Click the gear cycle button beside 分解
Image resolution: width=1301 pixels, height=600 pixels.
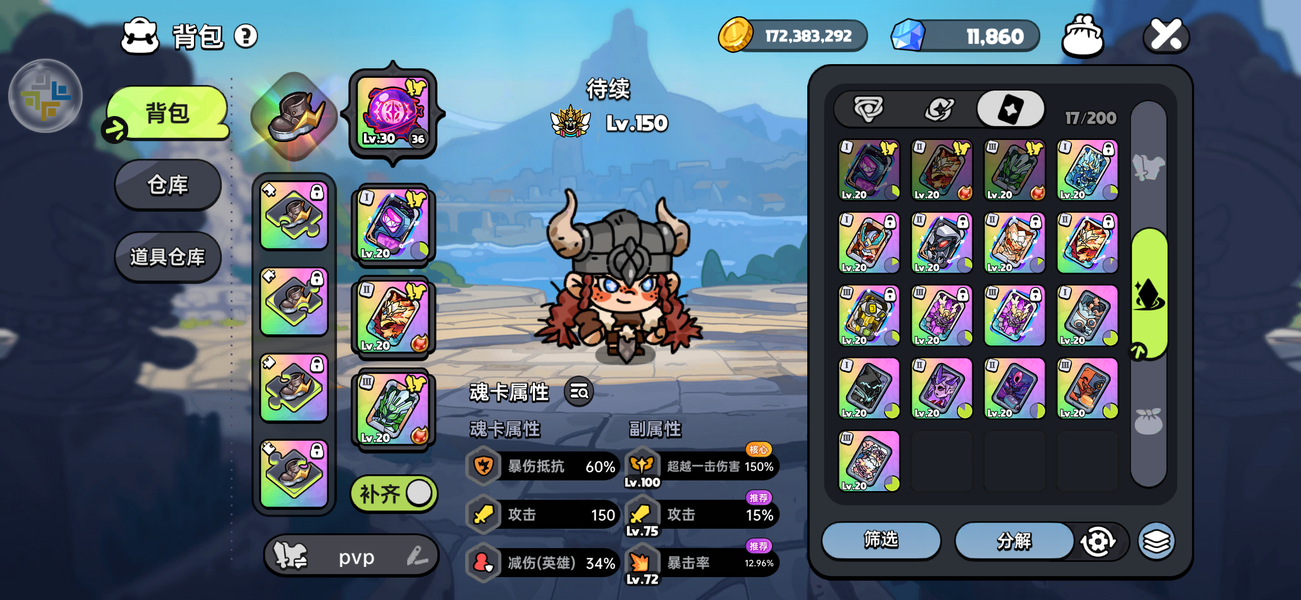pos(1097,541)
